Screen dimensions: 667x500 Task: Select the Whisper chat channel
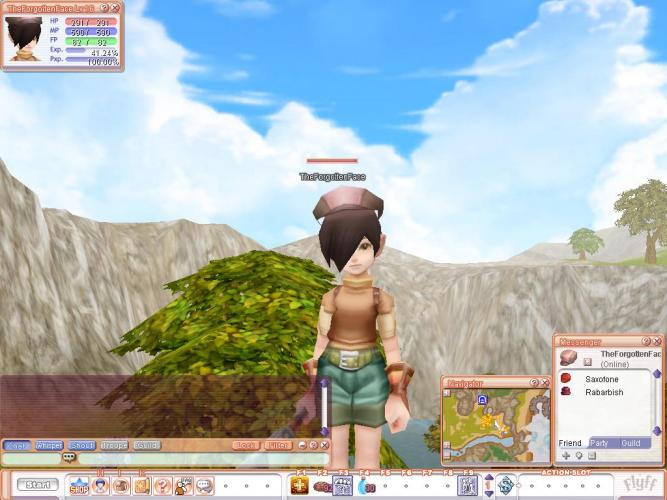point(49,445)
